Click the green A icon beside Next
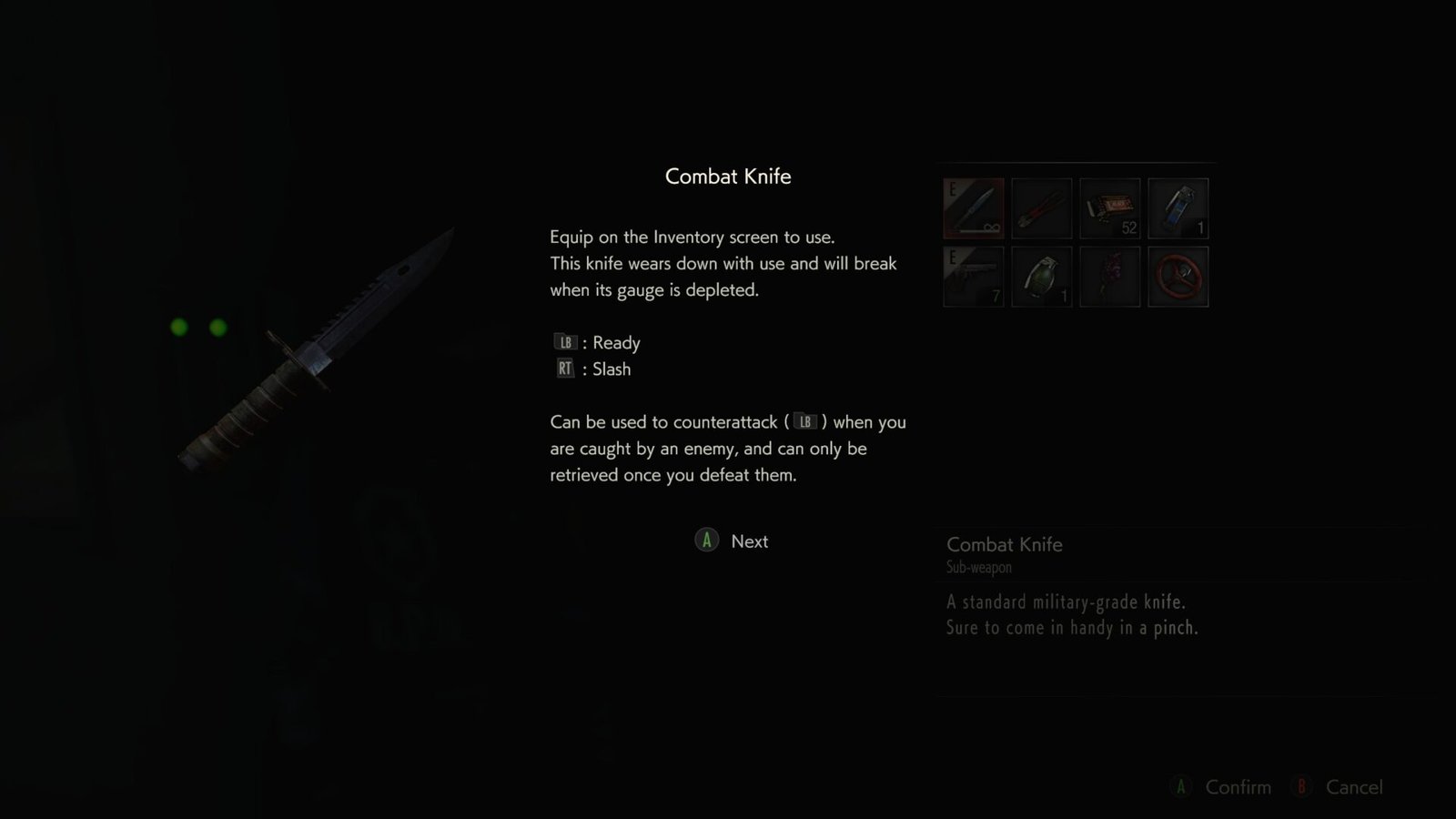 [705, 541]
